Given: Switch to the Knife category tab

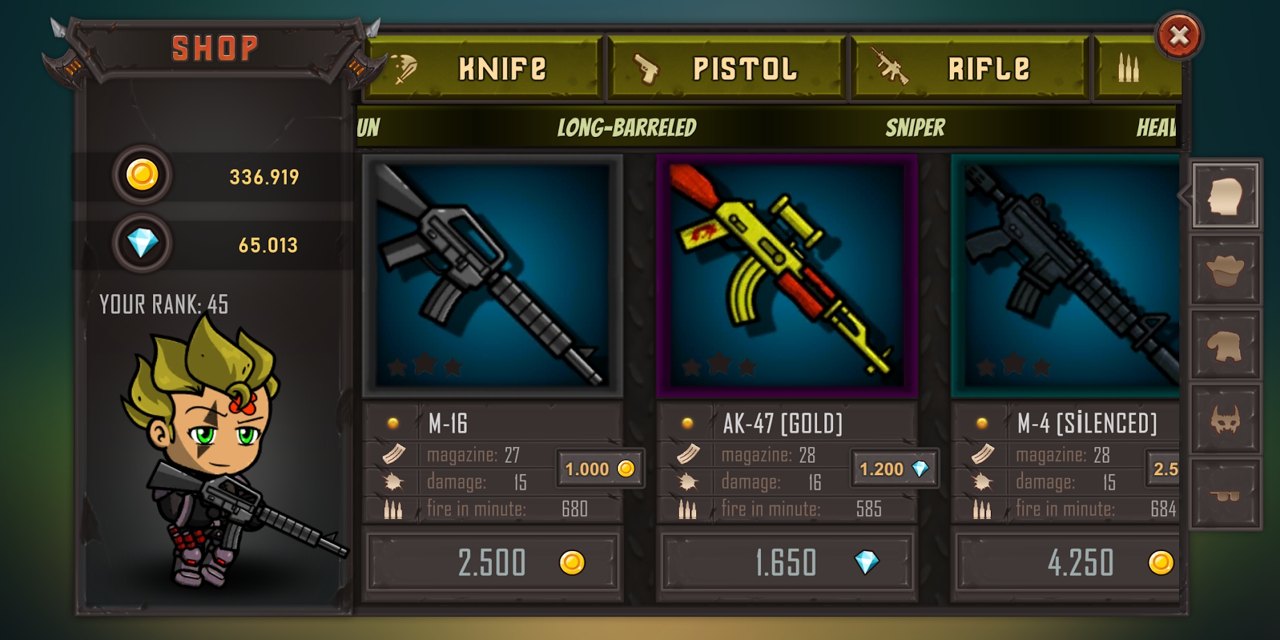Looking at the screenshot, I should pyautogui.click(x=483, y=68).
